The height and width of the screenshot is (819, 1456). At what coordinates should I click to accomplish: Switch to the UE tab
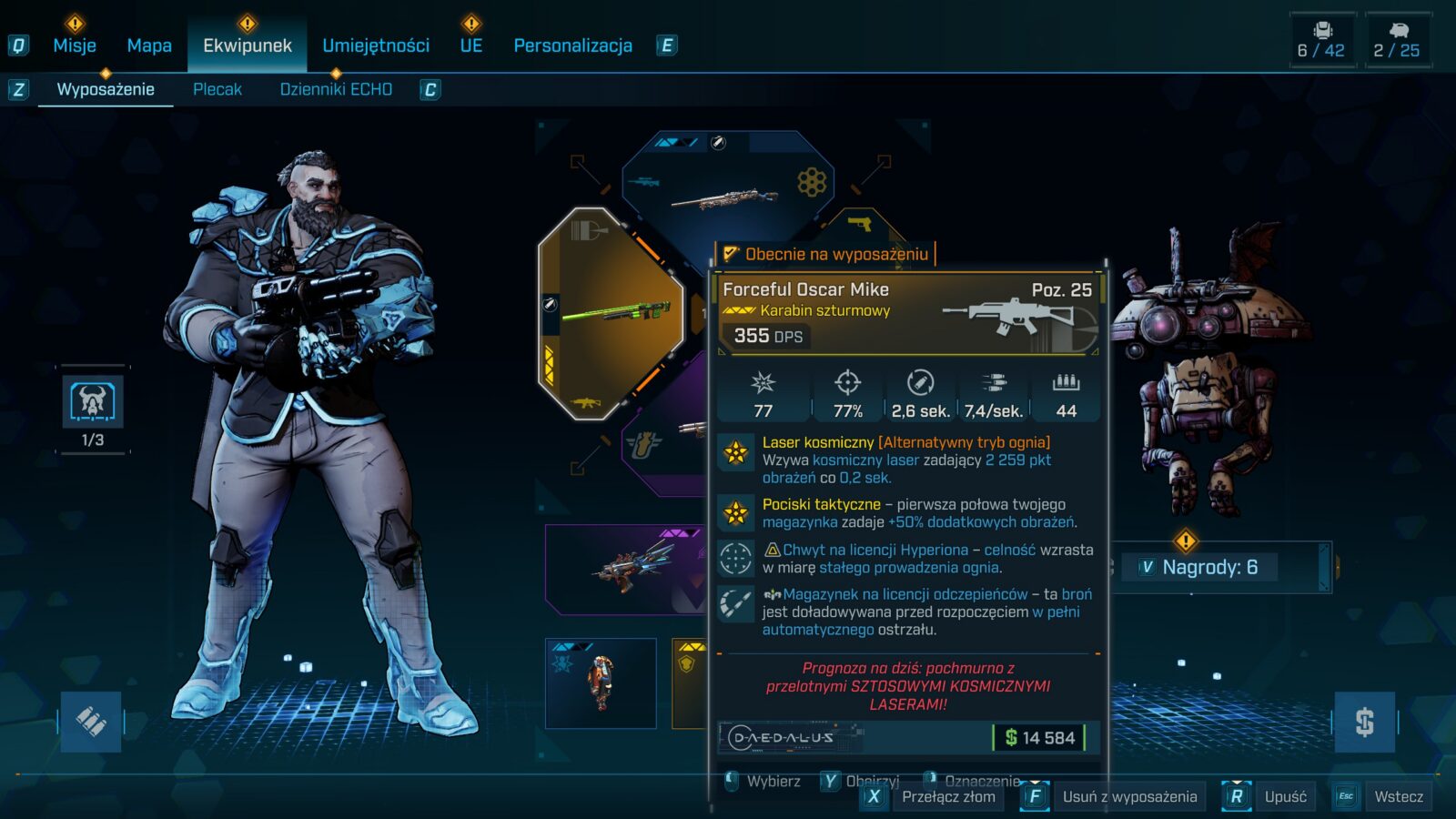tap(471, 45)
